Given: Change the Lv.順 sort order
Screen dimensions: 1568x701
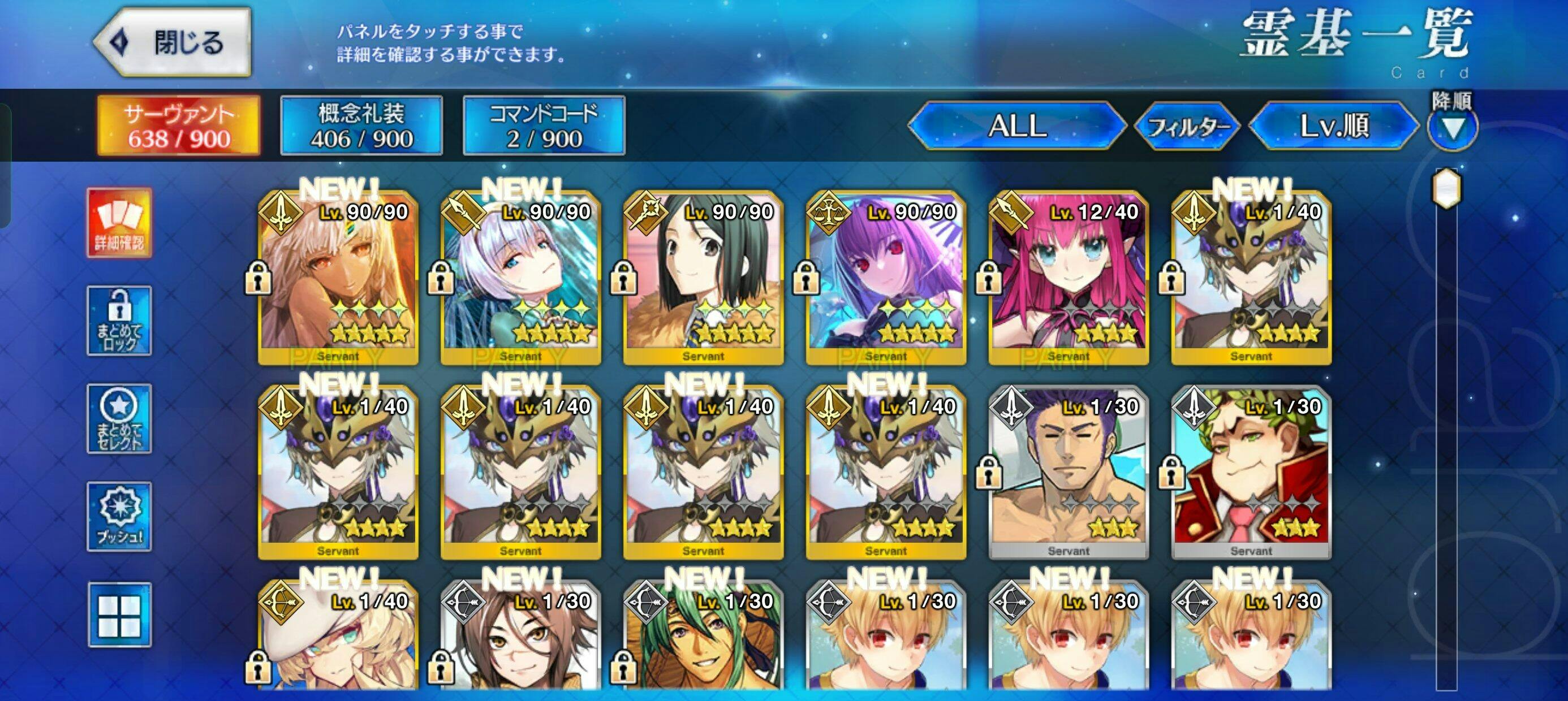Looking at the screenshot, I should pyautogui.click(x=1334, y=126).
